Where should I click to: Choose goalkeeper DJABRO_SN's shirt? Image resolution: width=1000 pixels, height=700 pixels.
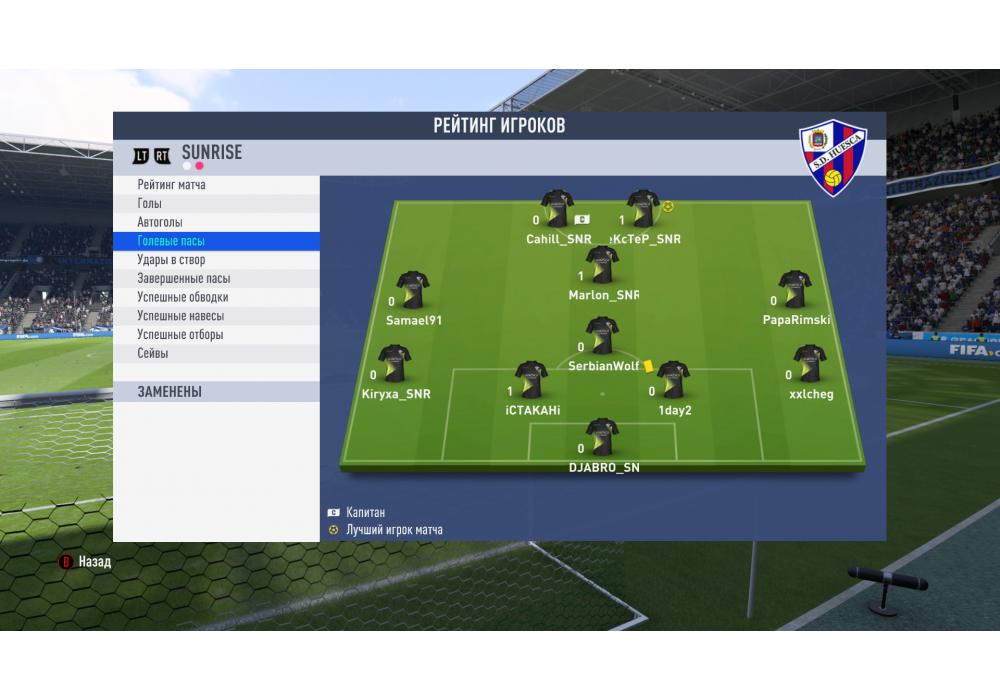tap(602, 438)
